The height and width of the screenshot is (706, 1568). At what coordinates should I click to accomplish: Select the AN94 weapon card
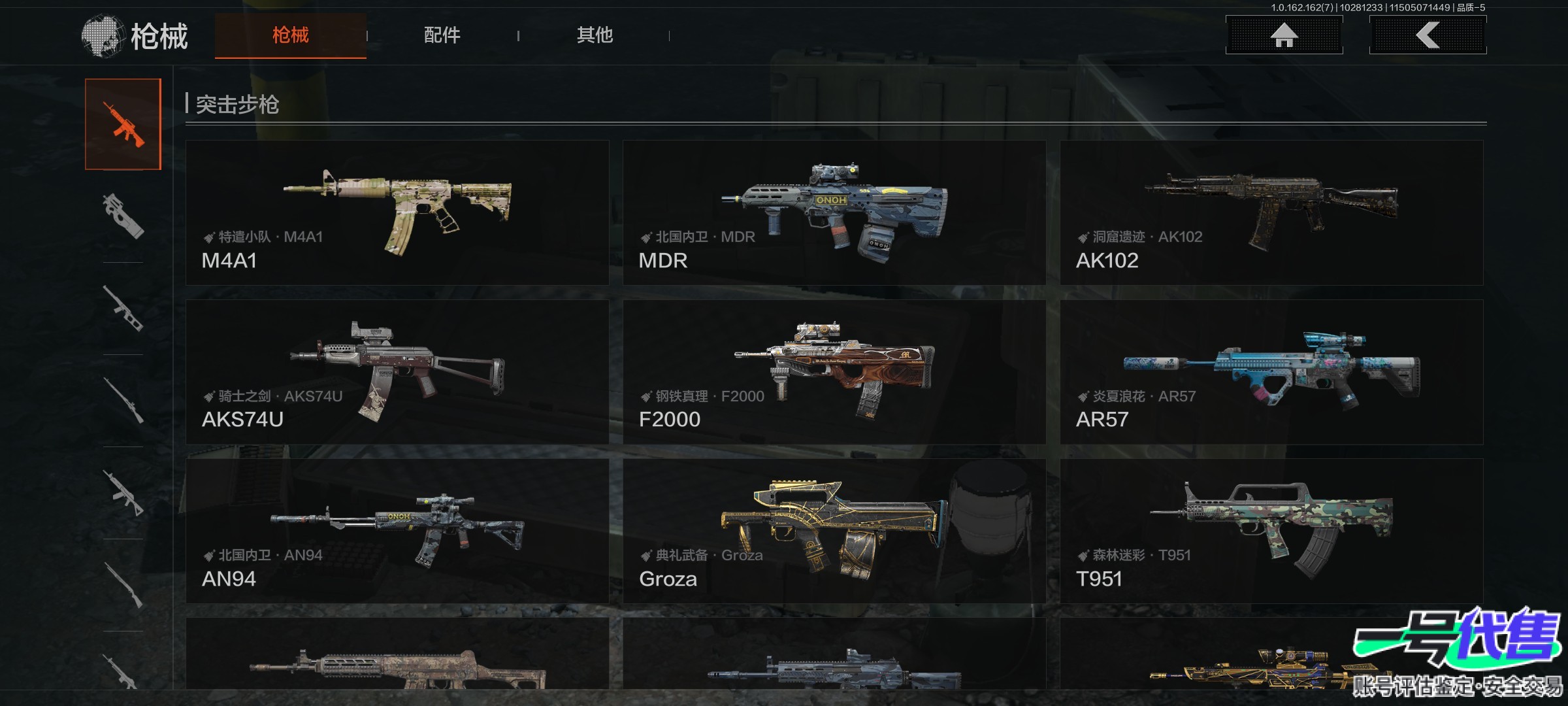pos(397,531)
